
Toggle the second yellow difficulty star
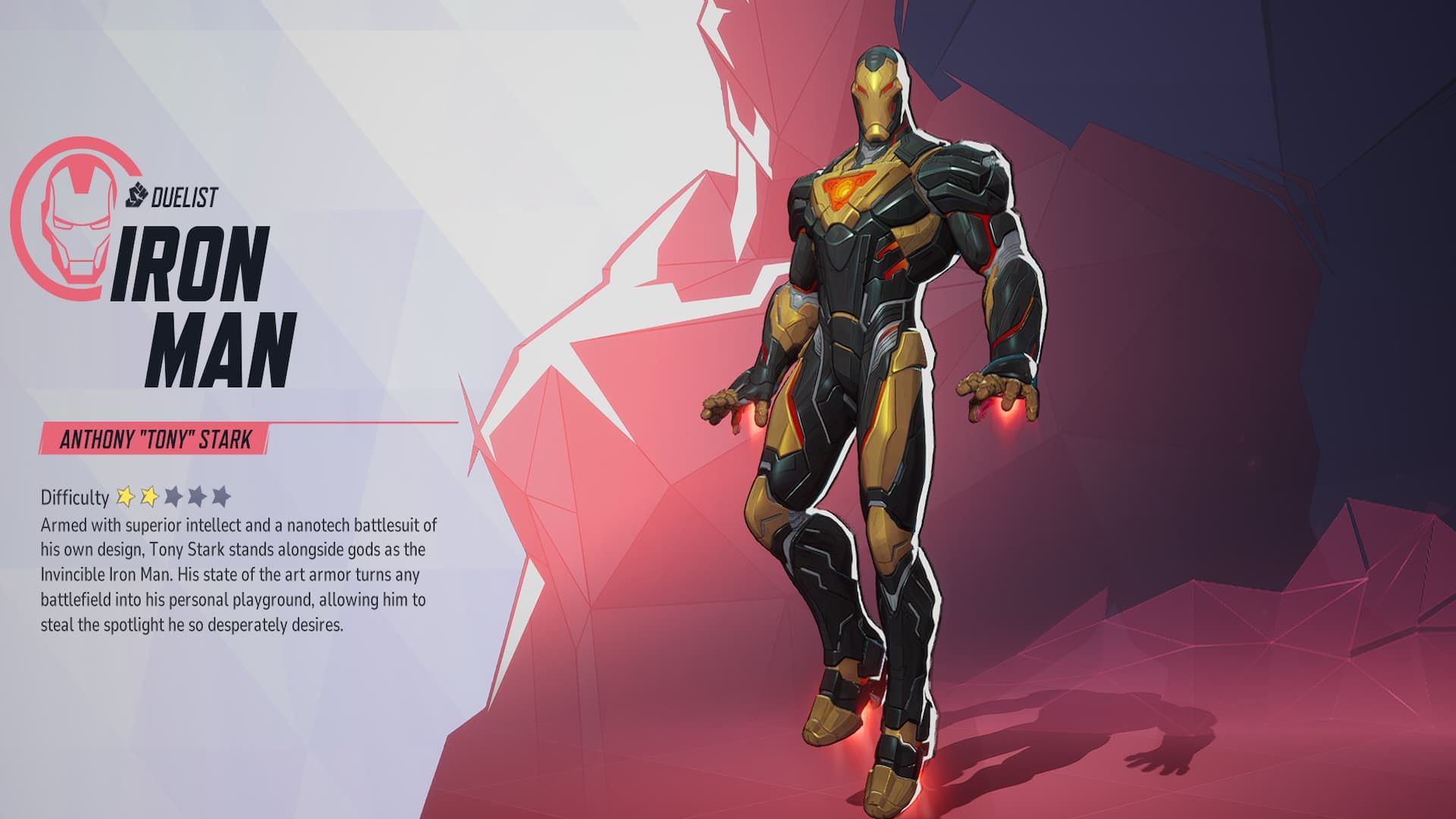(150, 497)
